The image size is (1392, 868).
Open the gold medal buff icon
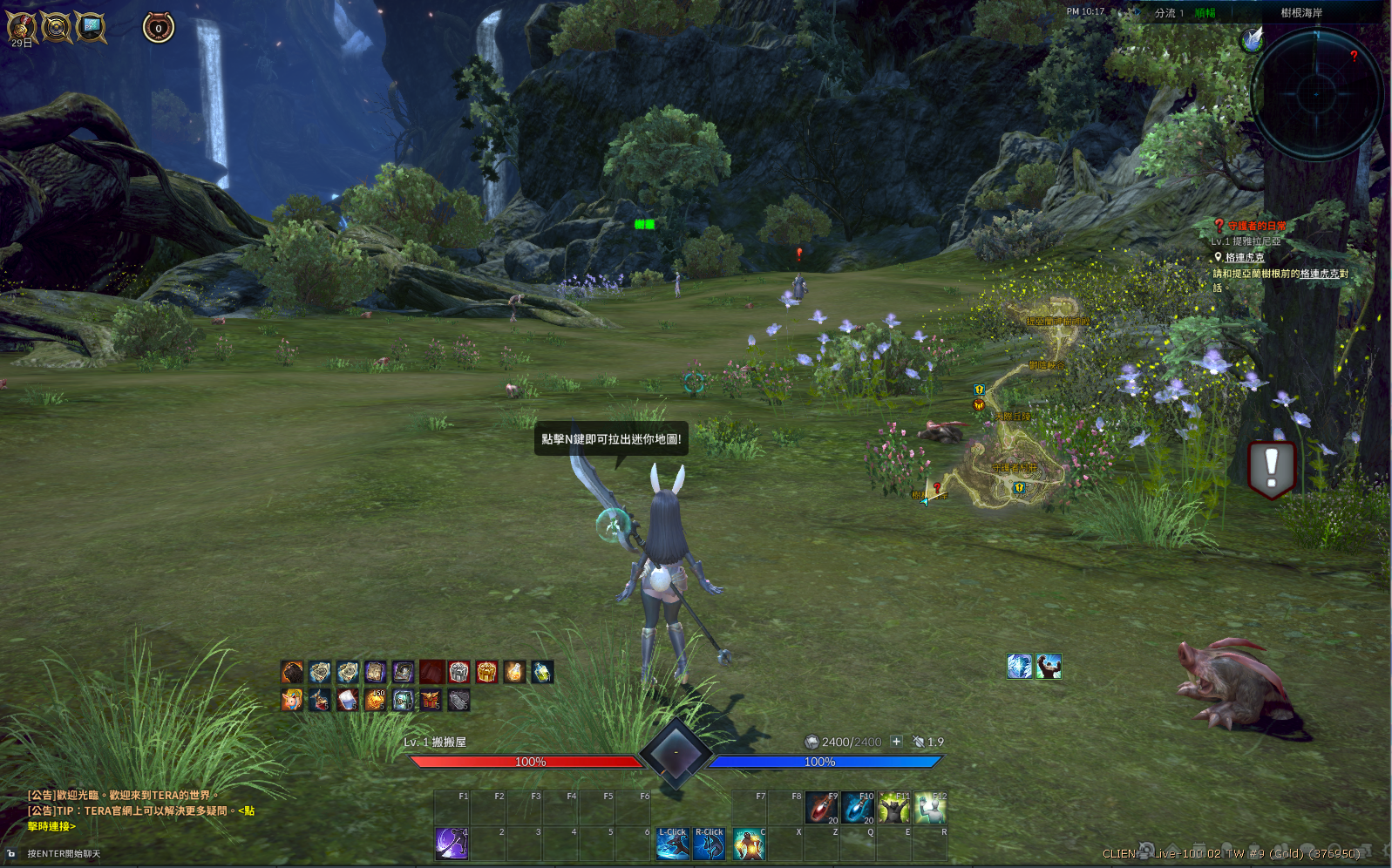point(22,27)
